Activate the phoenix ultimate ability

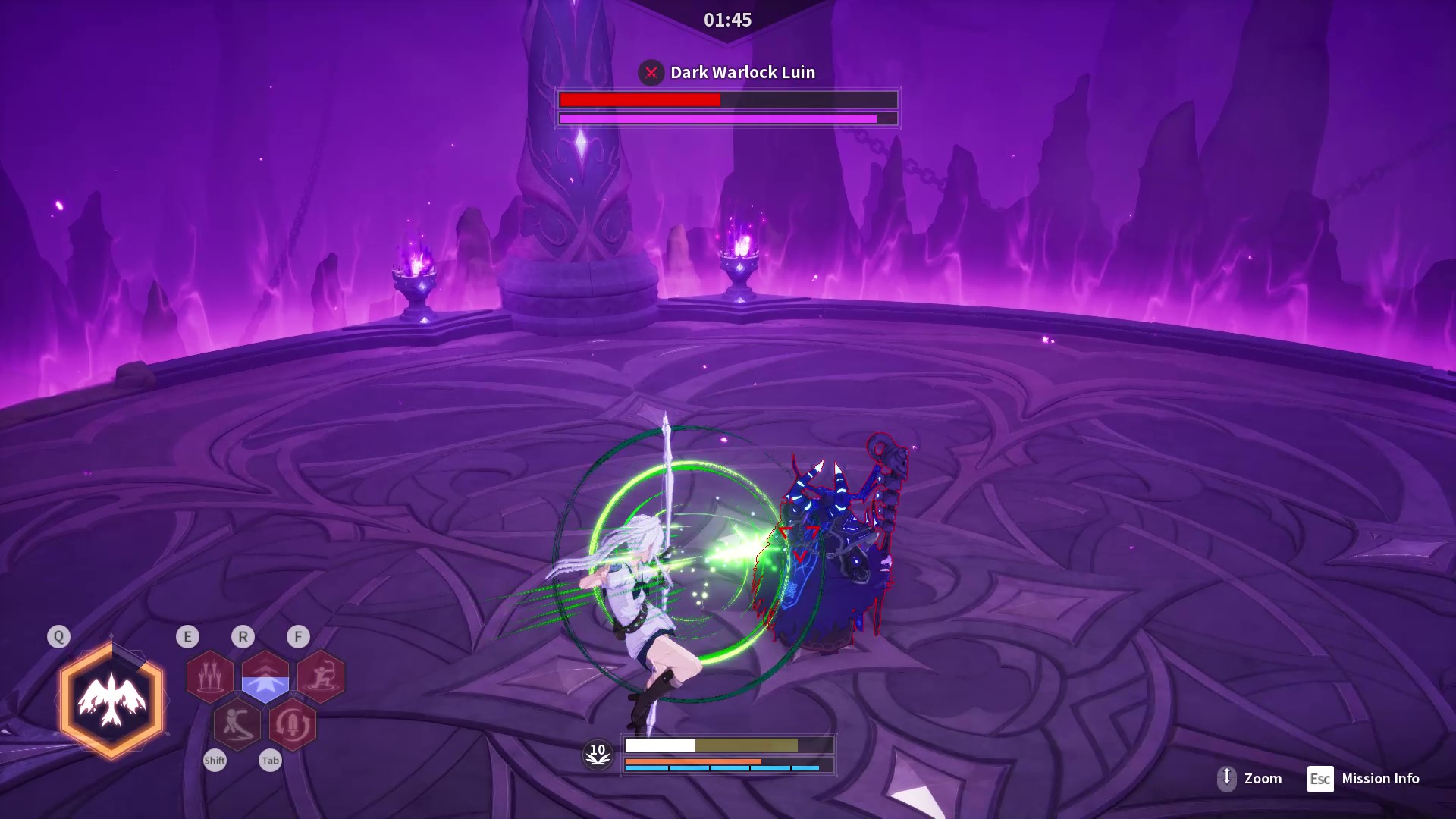coord(111,701)
